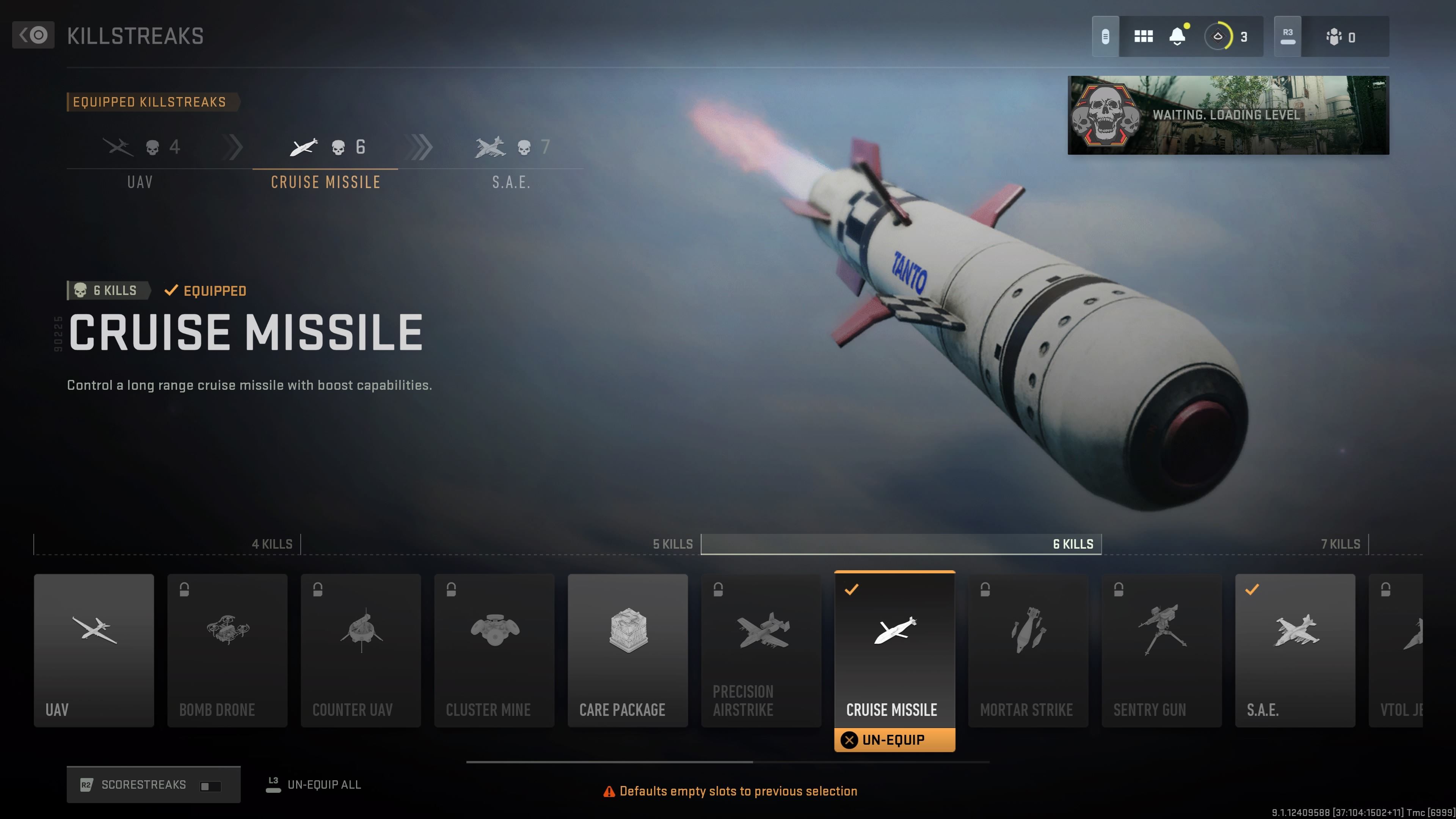Screen dimensions: 1456x819
Task: Select the Cruise Missile card
Action: (x=894, y=650)
